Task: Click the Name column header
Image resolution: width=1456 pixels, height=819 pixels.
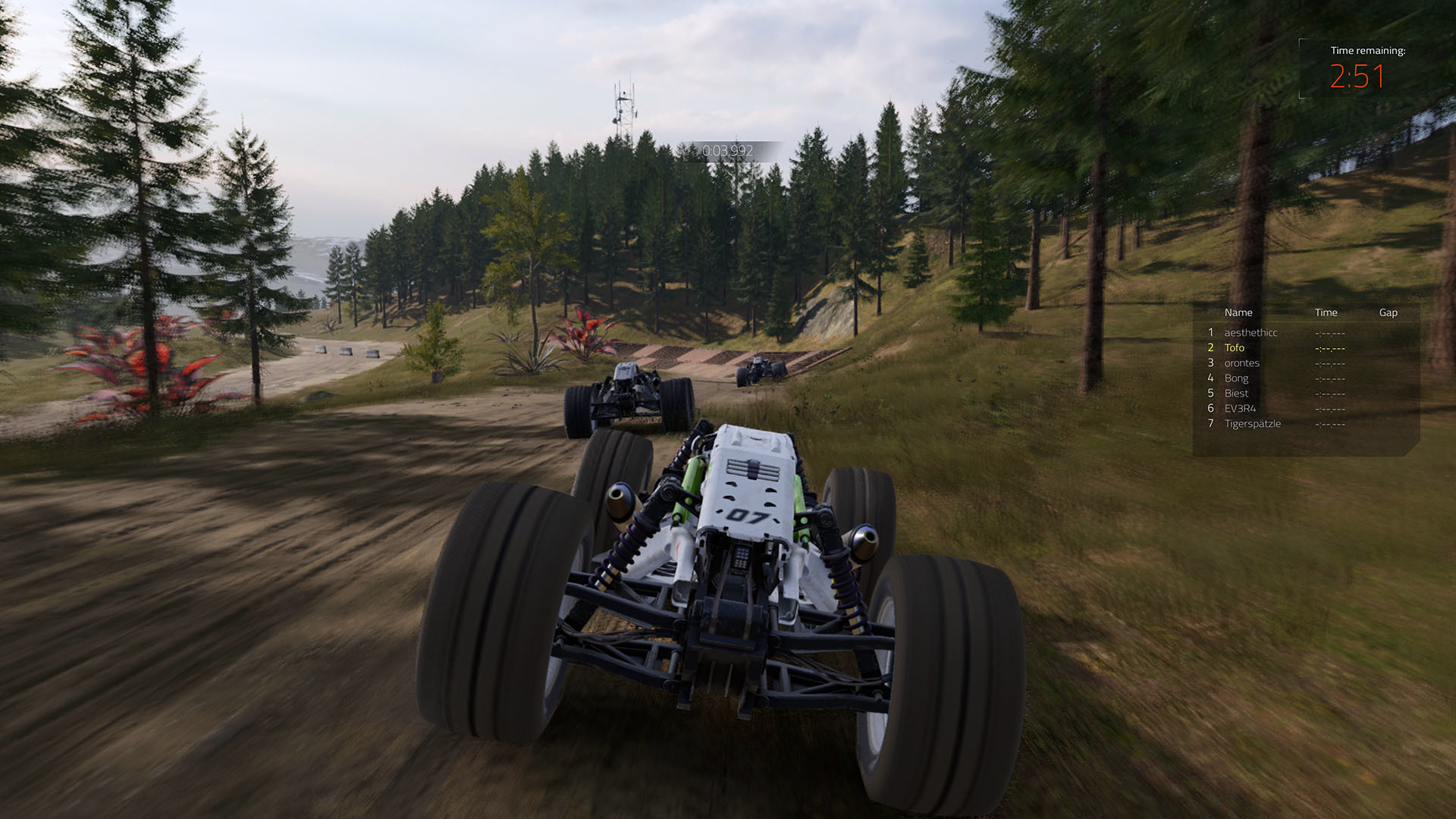Action: (x=1239, y=312)
